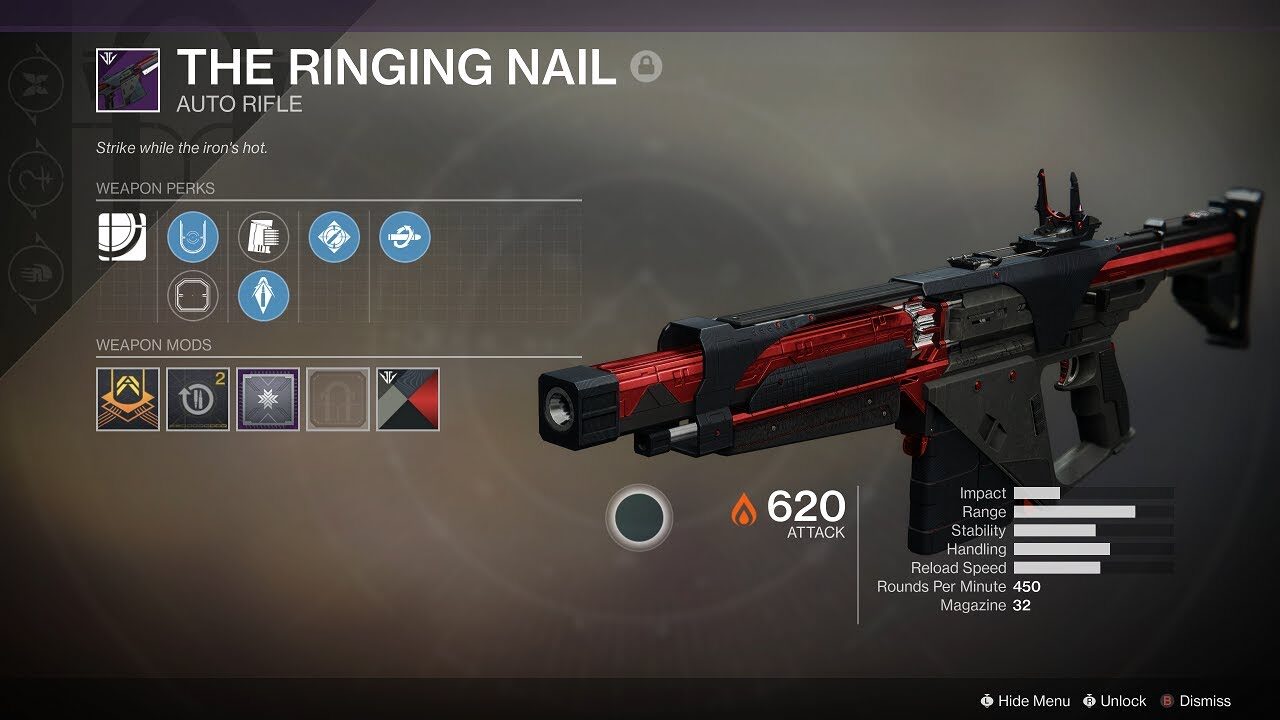1280x720 pixels.
Task: Click The Ringing Nail weapon thumbnail
Action: pos(127,80)
